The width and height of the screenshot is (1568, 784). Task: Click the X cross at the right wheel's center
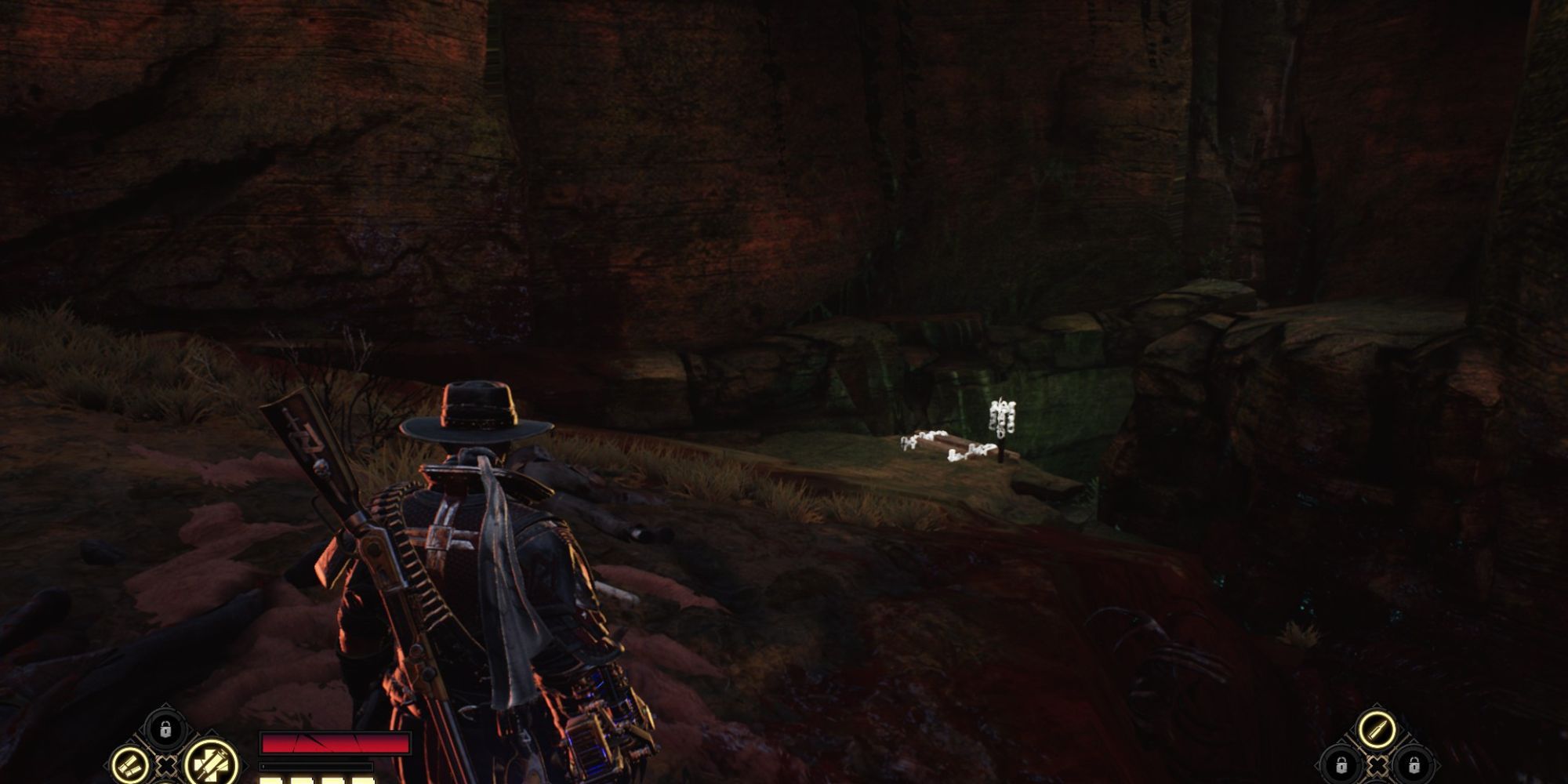1377,765
